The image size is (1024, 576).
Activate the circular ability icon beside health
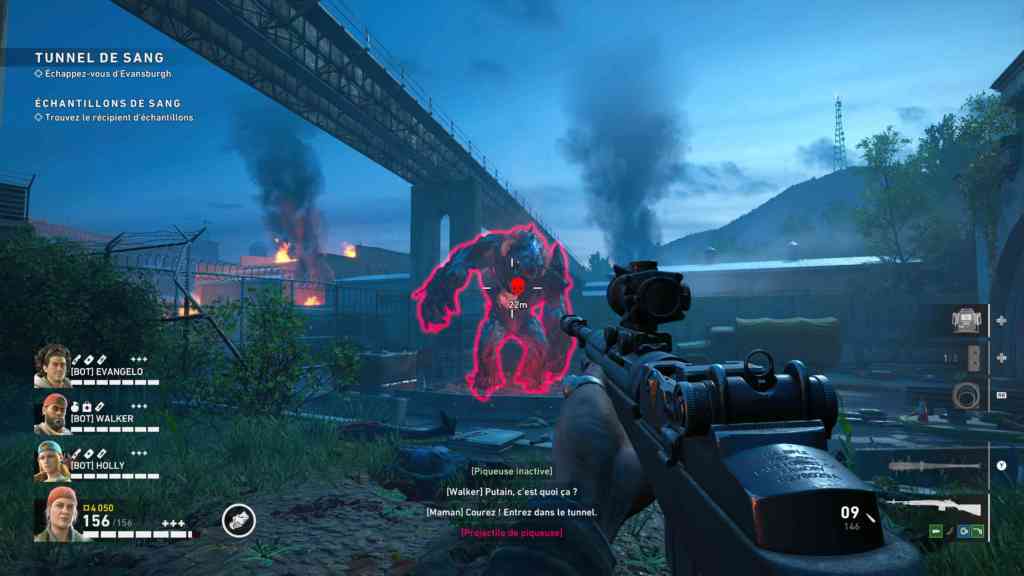point(238,519)
